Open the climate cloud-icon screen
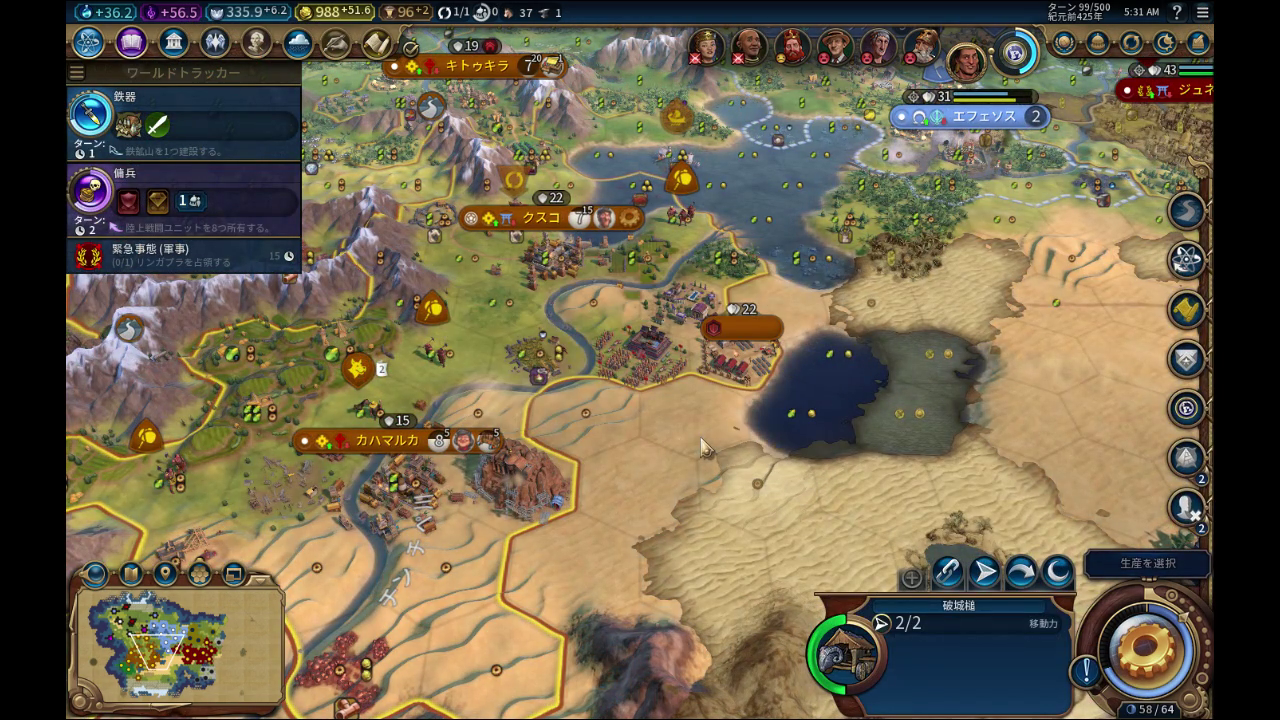The width and height of the screenshot is (1280, 720). (298, 43)
